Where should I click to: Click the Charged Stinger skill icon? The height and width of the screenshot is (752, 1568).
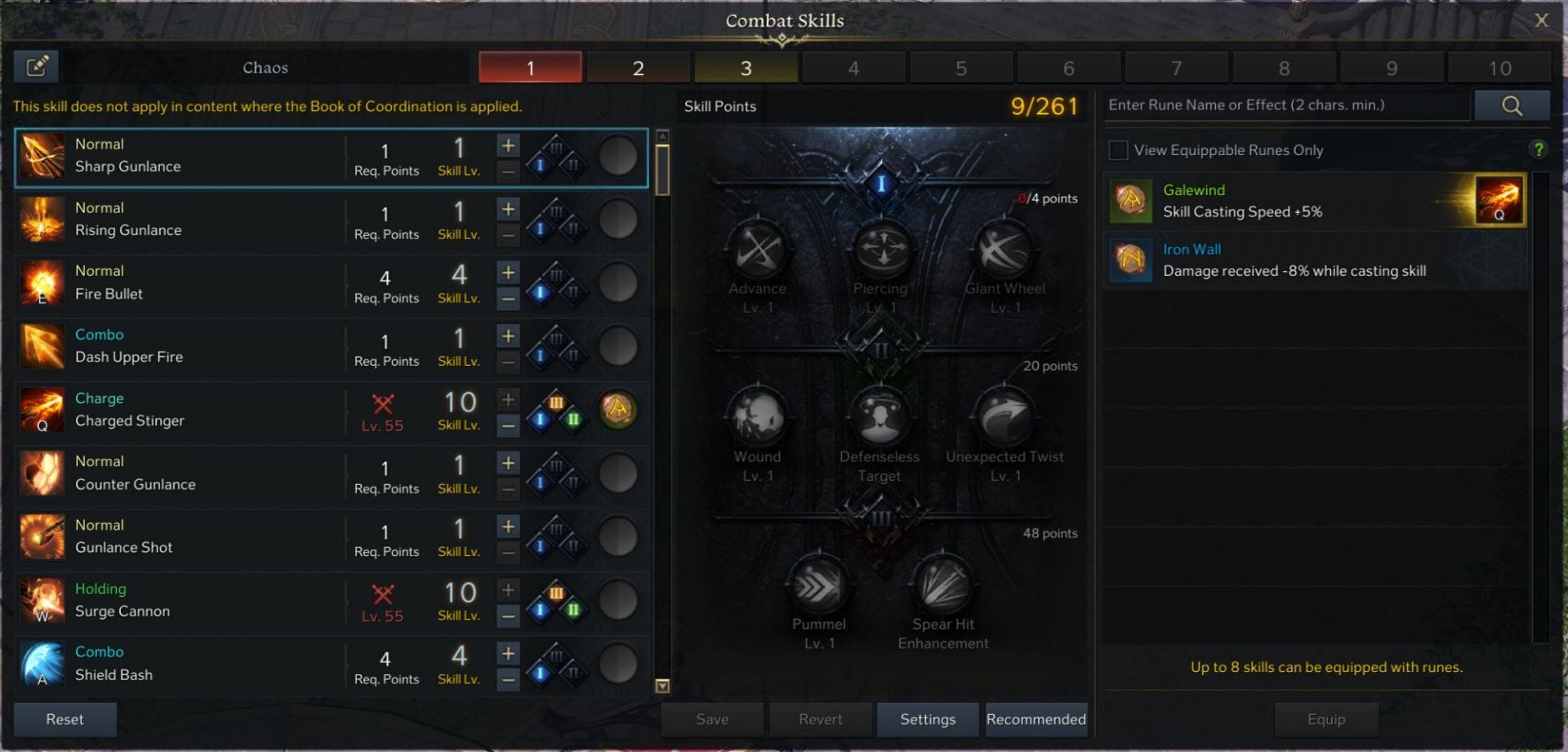tap(42, 411)
